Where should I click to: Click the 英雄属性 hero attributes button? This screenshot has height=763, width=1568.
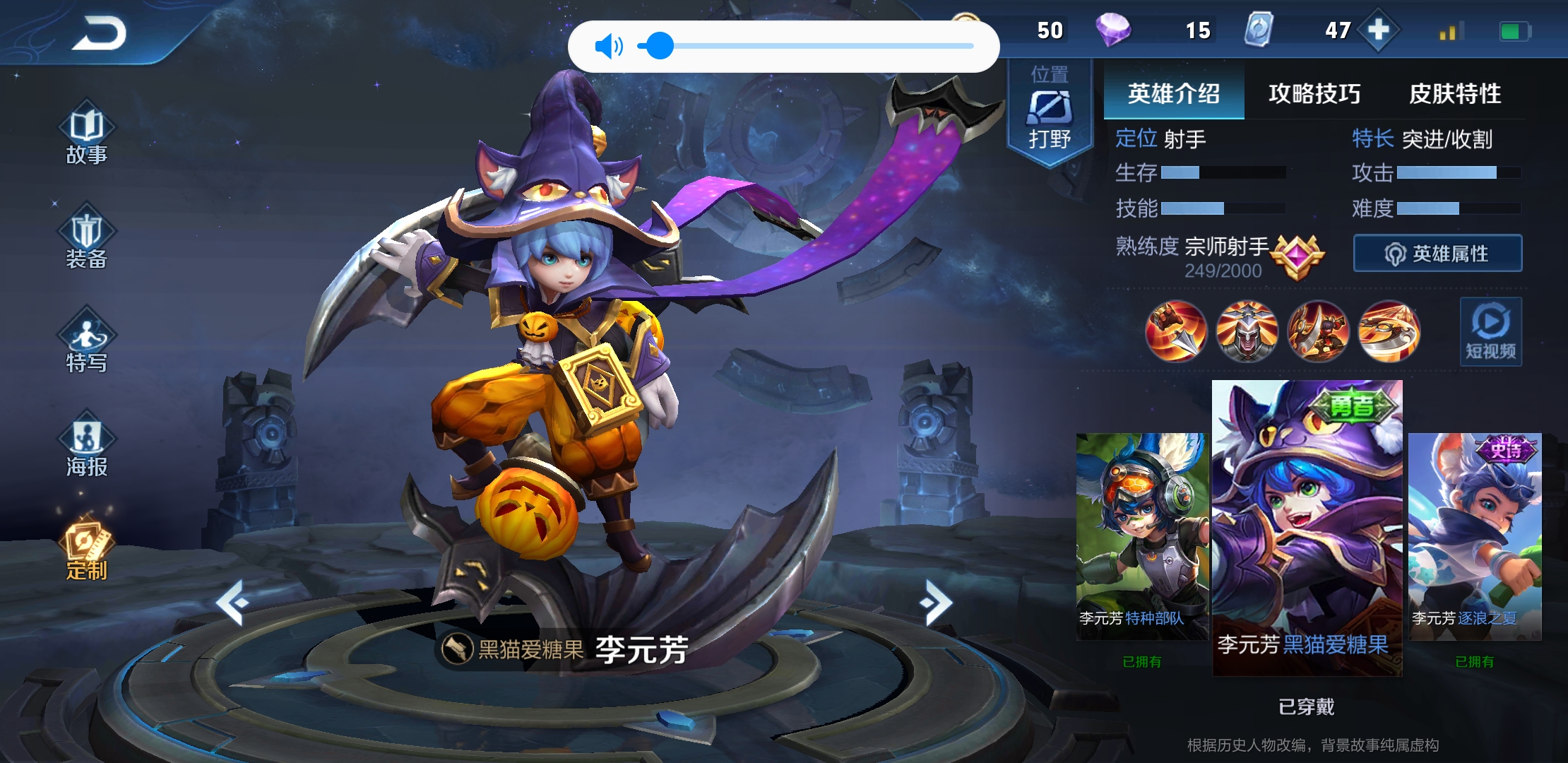coord(1437,252)
